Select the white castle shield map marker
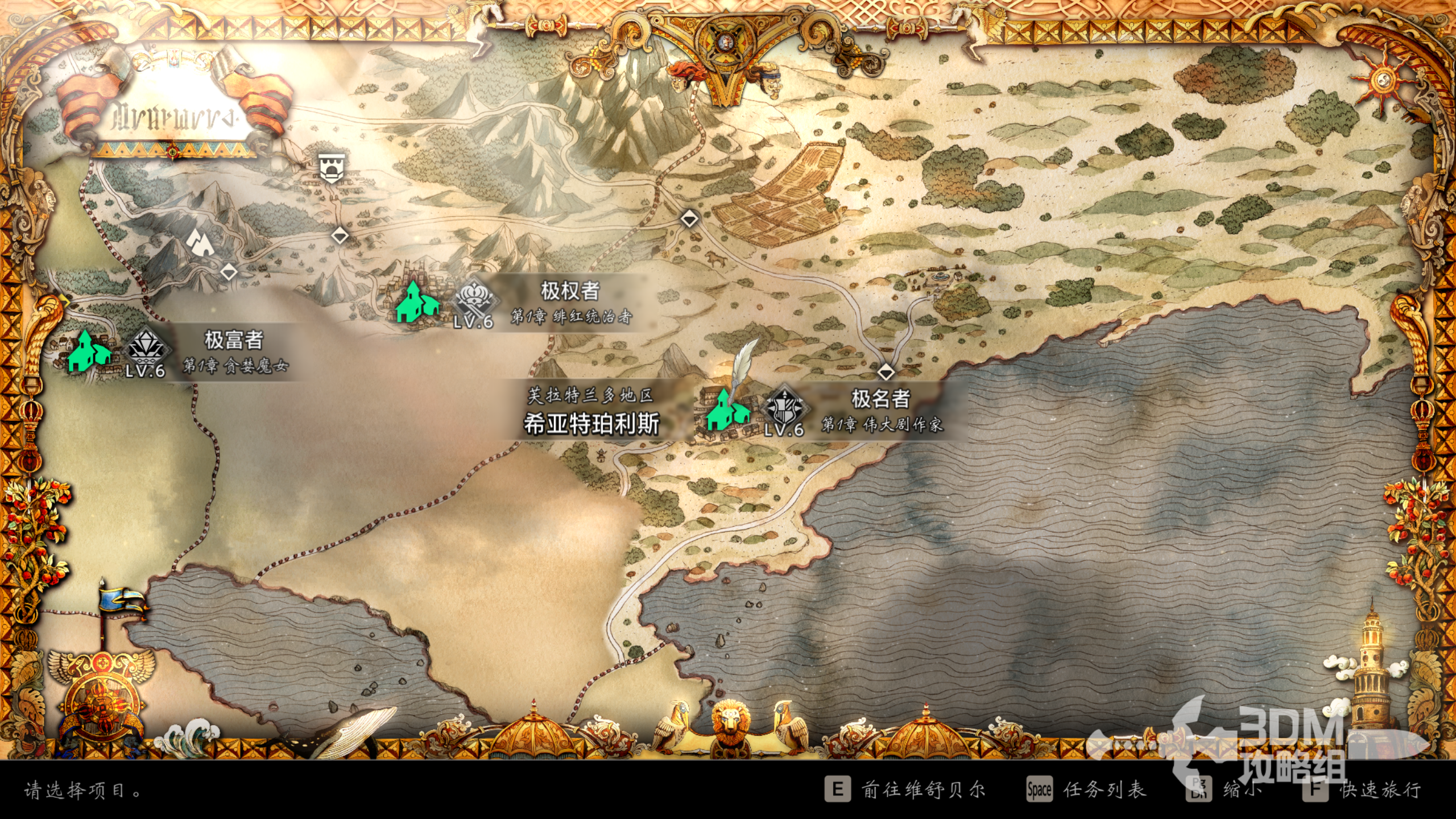Screen dimensions: 1456x819 point(330,168)
